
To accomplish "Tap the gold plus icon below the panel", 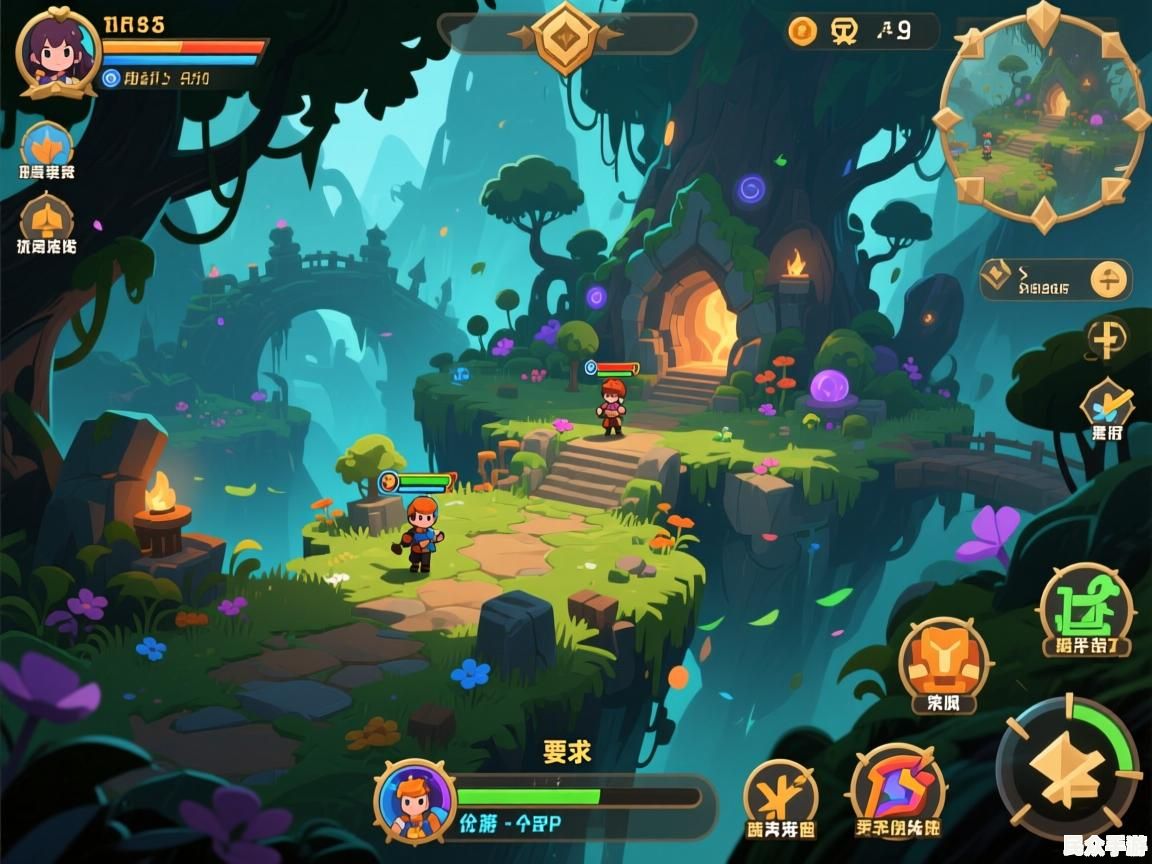I will [x=1108, y=341].
